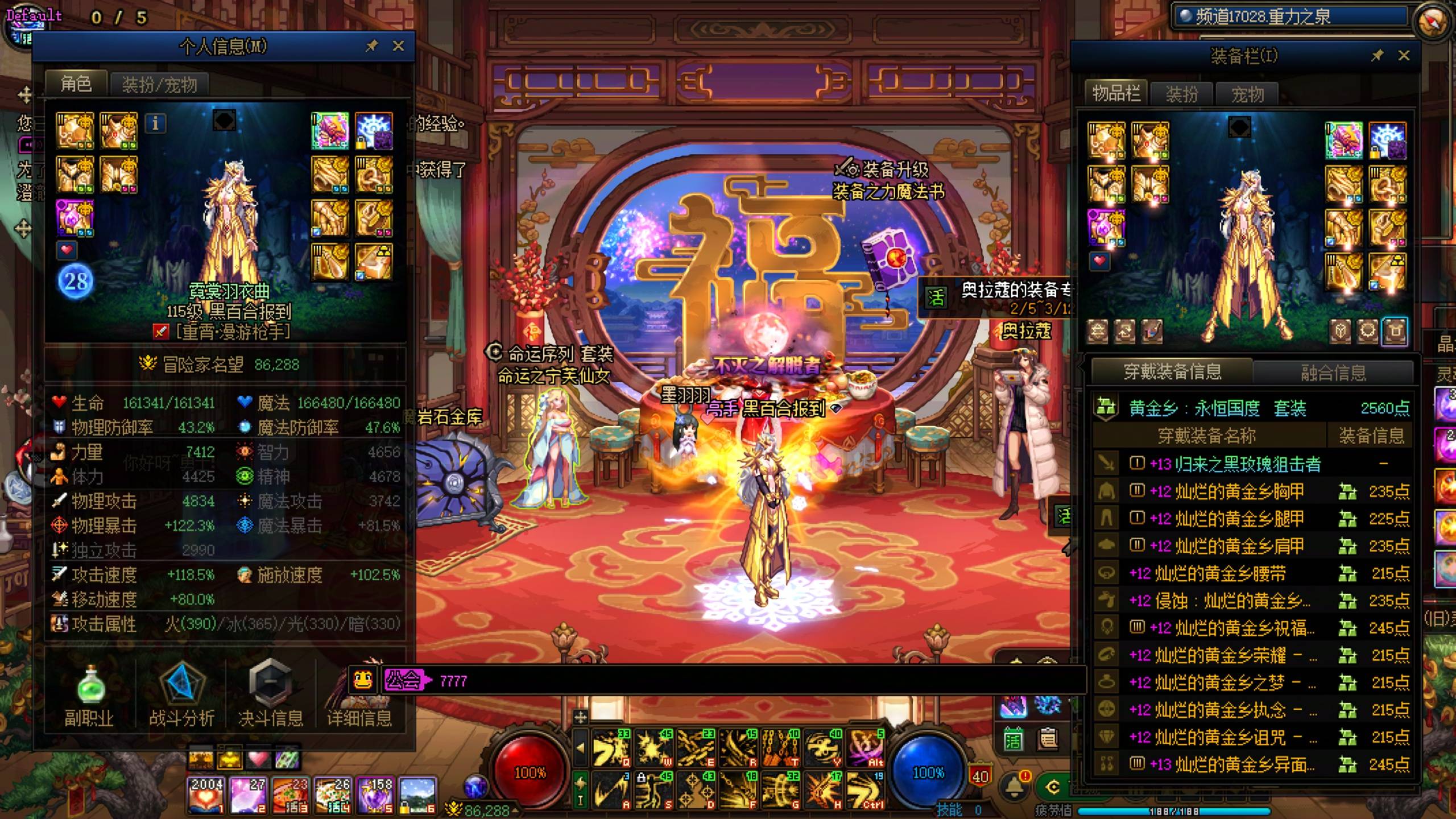The image size is (1456, 819).
Task: Click the info icon beside equipment slots
Action: point(155,123)
